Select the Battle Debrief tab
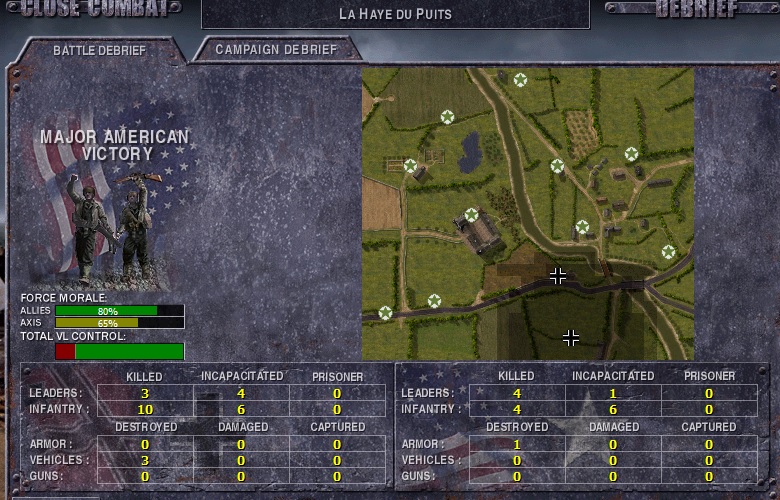 [x=99, y=50]
